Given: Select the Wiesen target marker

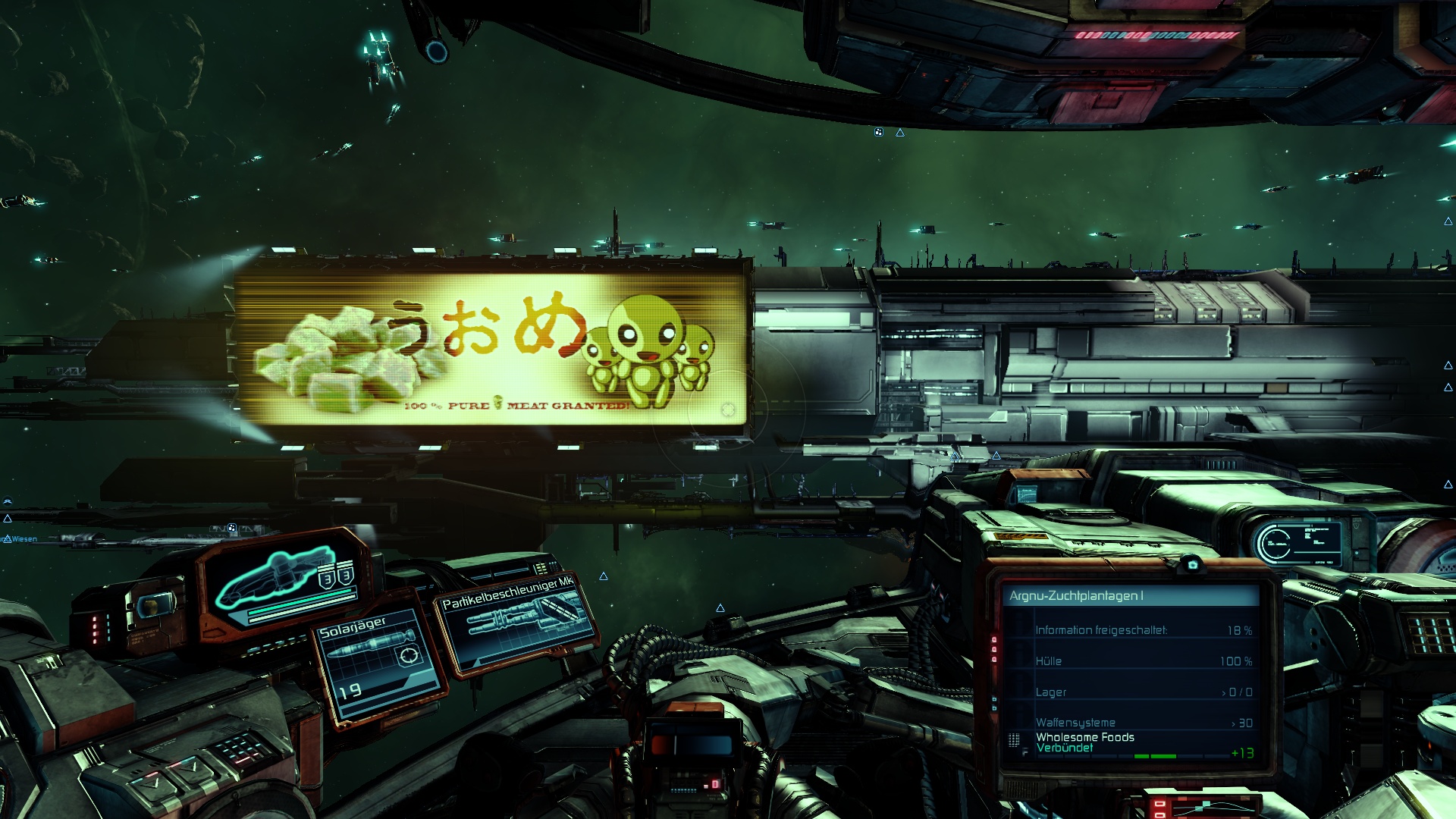Looking at the screenshot, I should point(21,539).
